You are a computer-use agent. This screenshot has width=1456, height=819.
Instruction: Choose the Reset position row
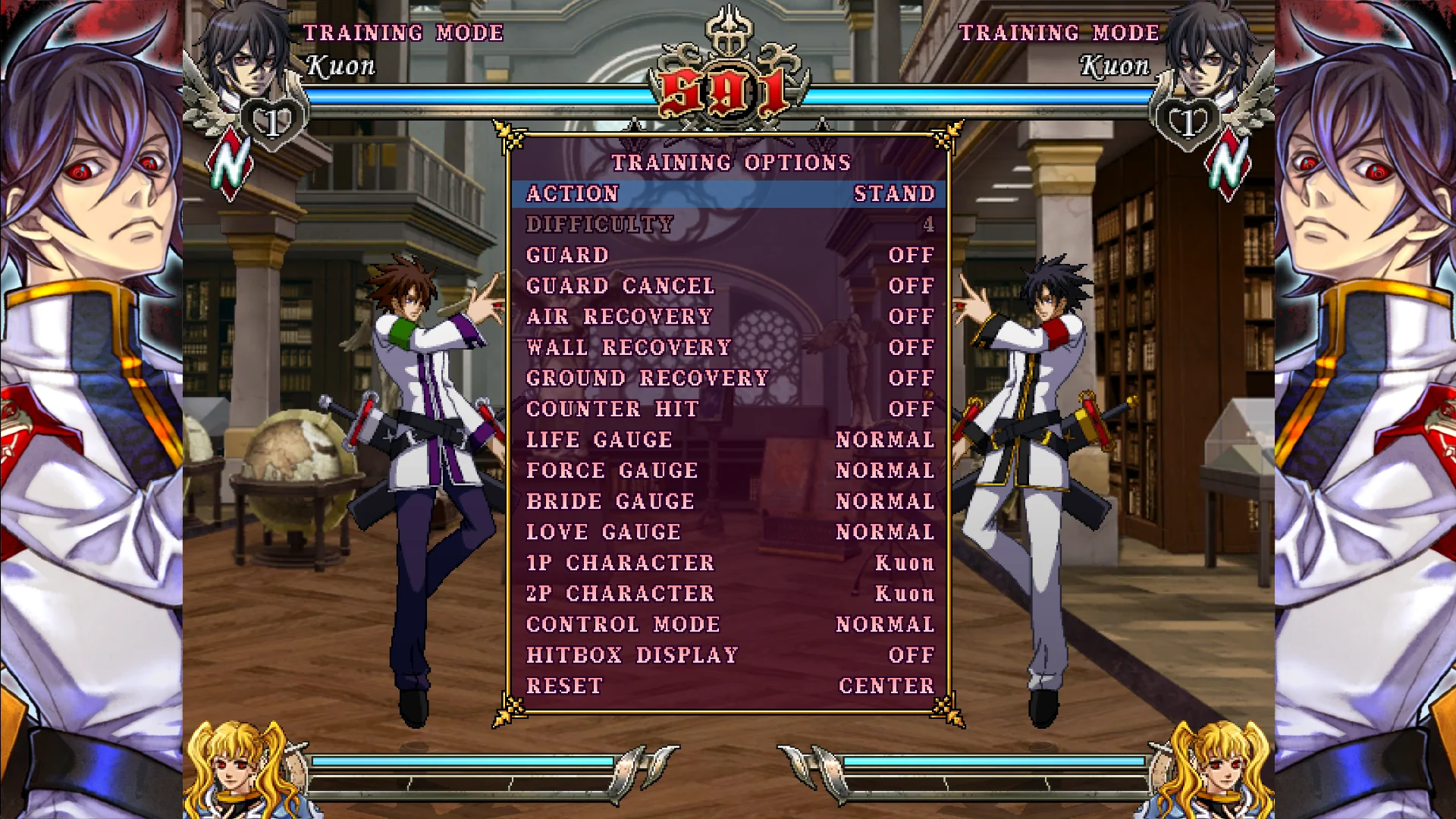[x=728, y=686]
